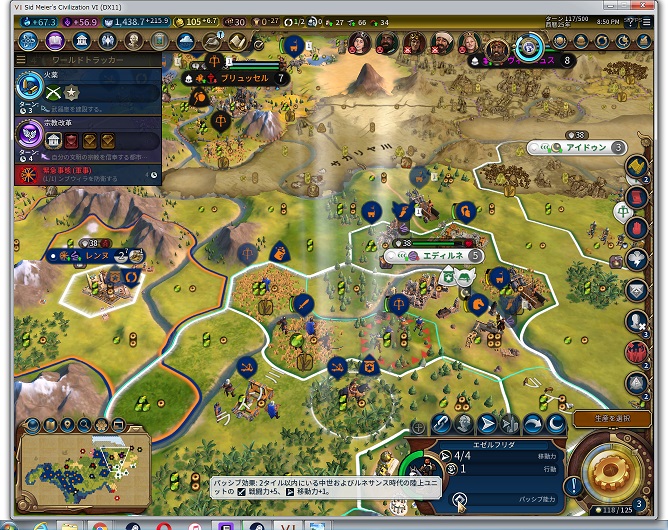The height and width of the screenshot is (530, 668).
Task: Open the Great People screen button
Action: click(x=134, y=41)
